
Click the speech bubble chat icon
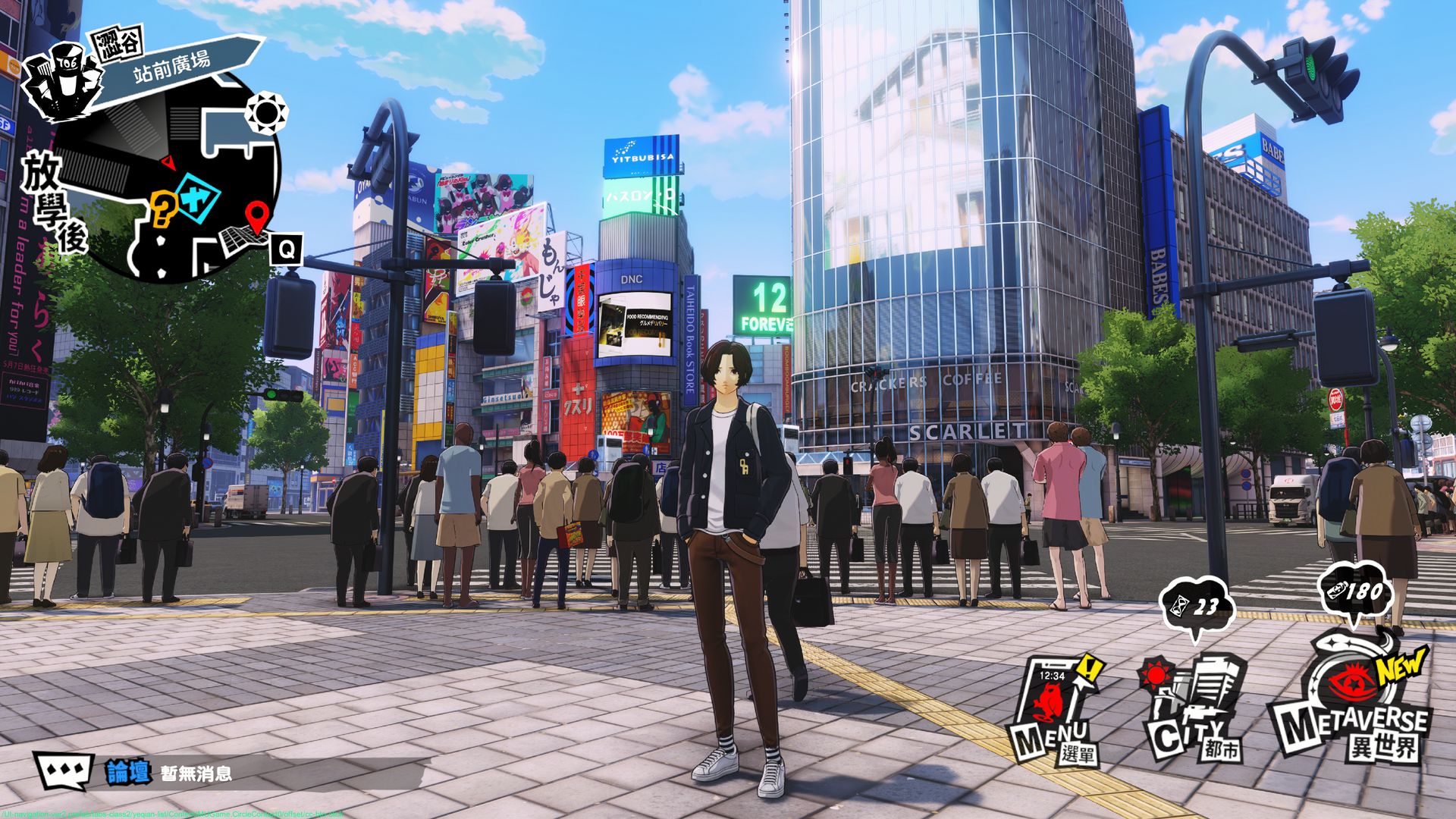[x=64, y=771]
